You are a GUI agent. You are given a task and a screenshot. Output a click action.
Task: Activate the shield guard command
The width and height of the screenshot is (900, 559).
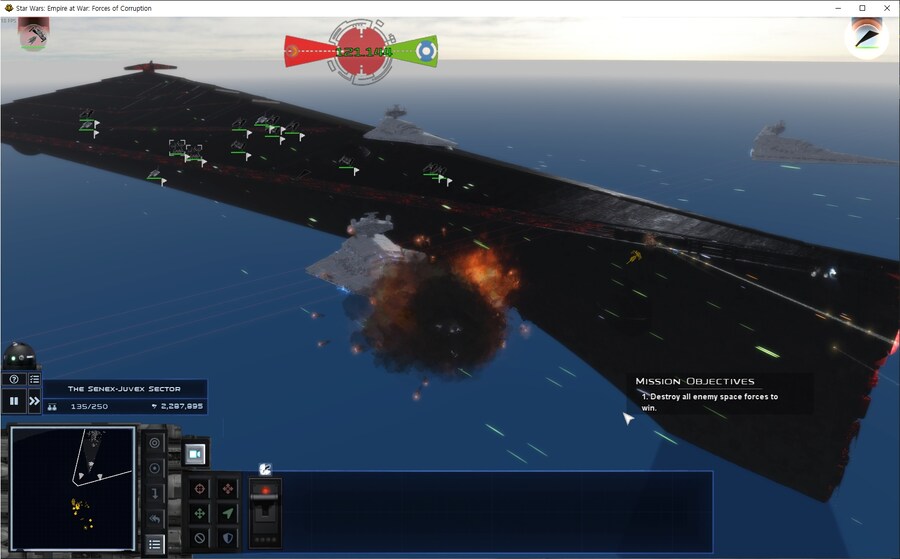(x=227, y=537)
